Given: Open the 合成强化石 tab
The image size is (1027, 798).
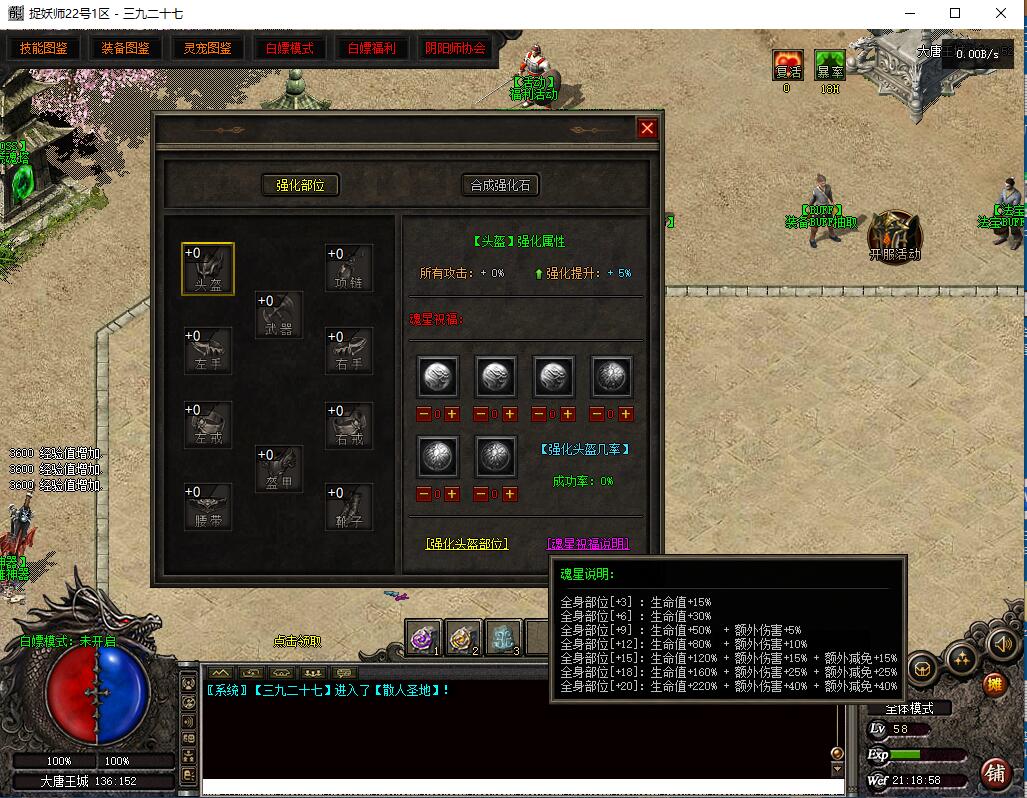Looking at the screenshot, I should 500,185.
